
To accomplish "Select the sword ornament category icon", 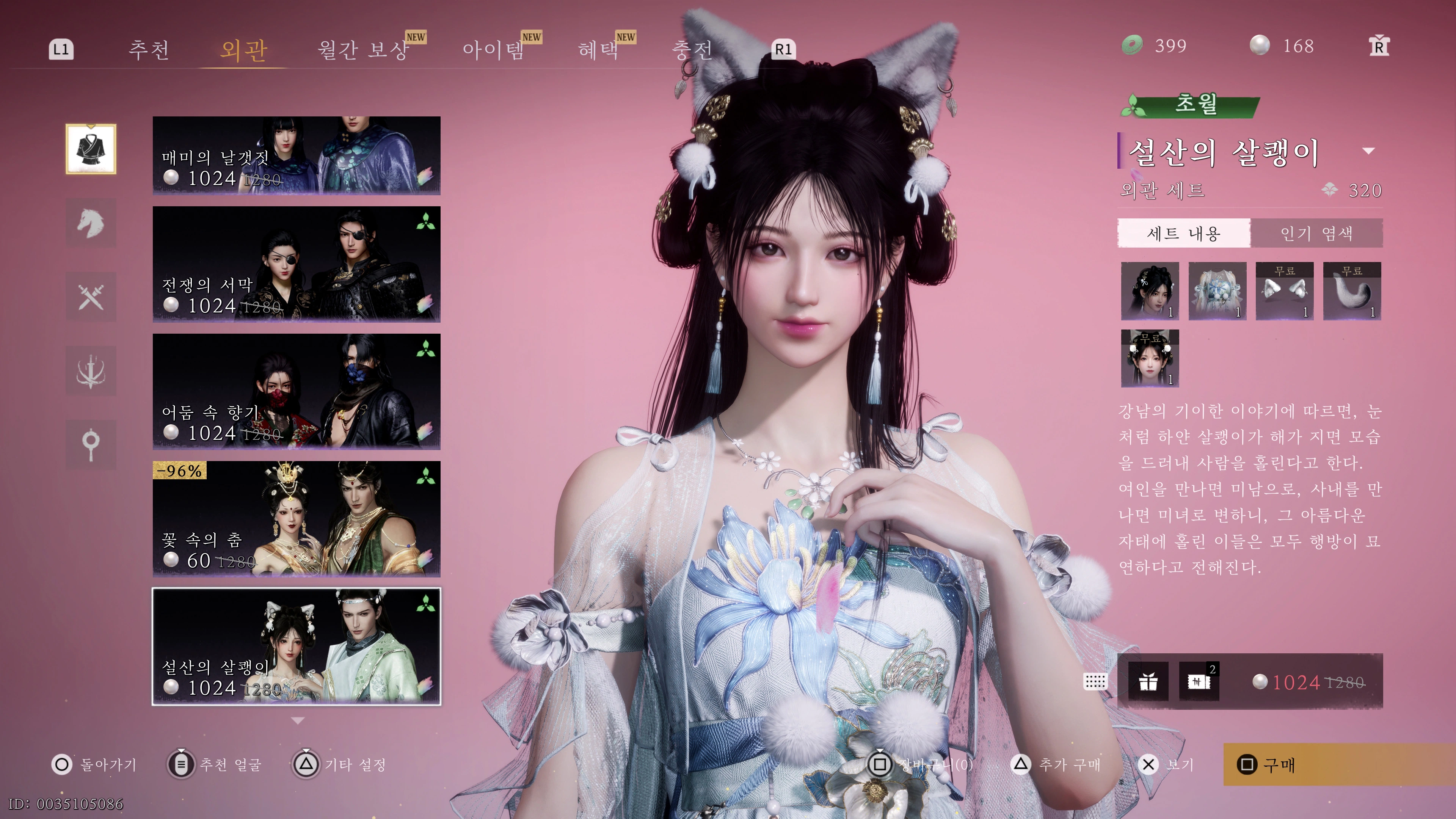I will click(x=91, y=371).
